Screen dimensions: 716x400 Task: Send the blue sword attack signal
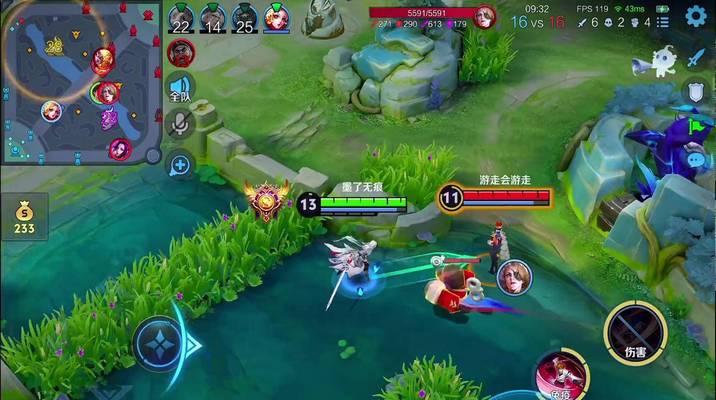[694, 58]
